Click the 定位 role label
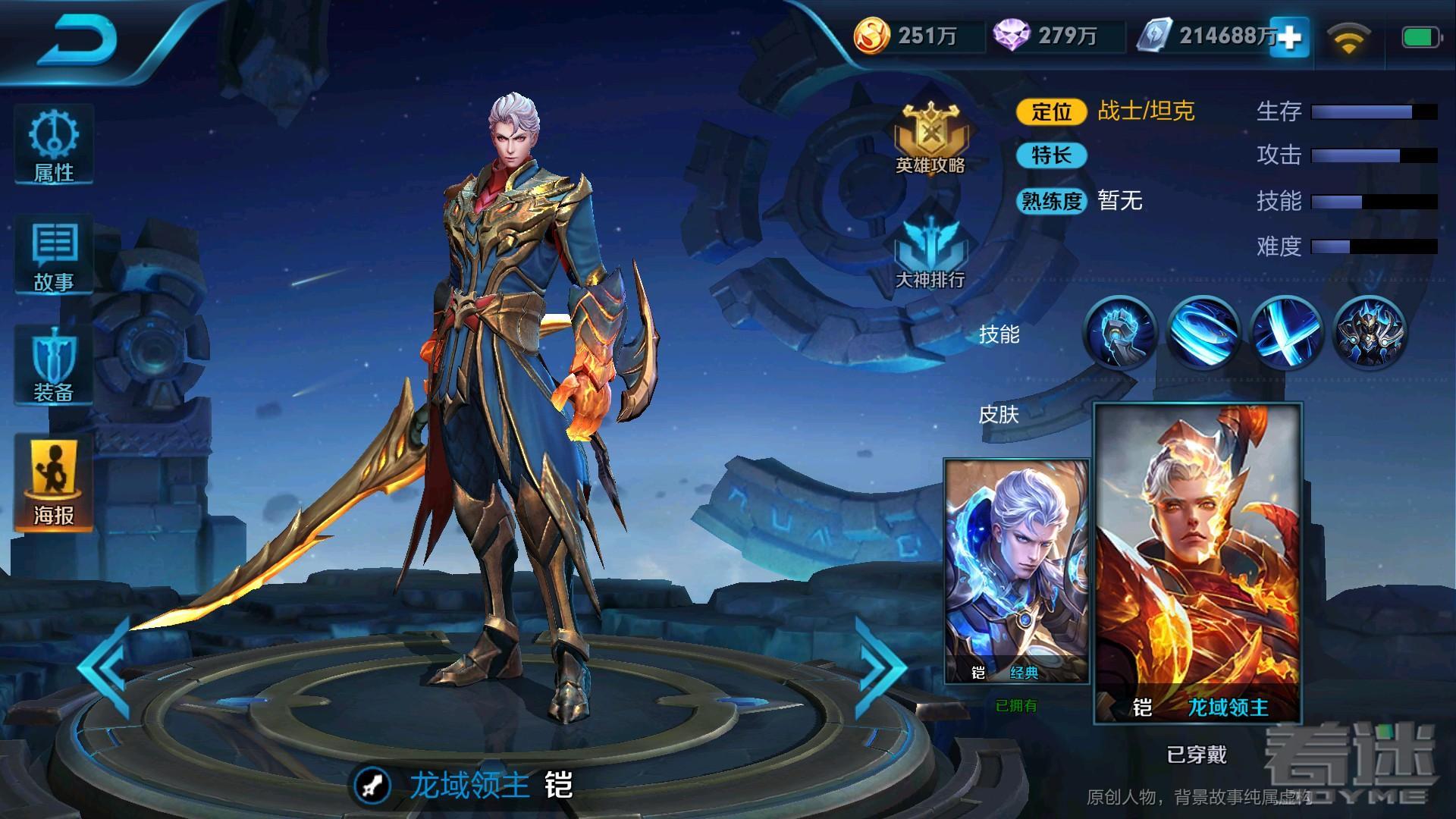Image resolution: width=1456 pixels, height=819 pixels. click(x=1052, y=111)
